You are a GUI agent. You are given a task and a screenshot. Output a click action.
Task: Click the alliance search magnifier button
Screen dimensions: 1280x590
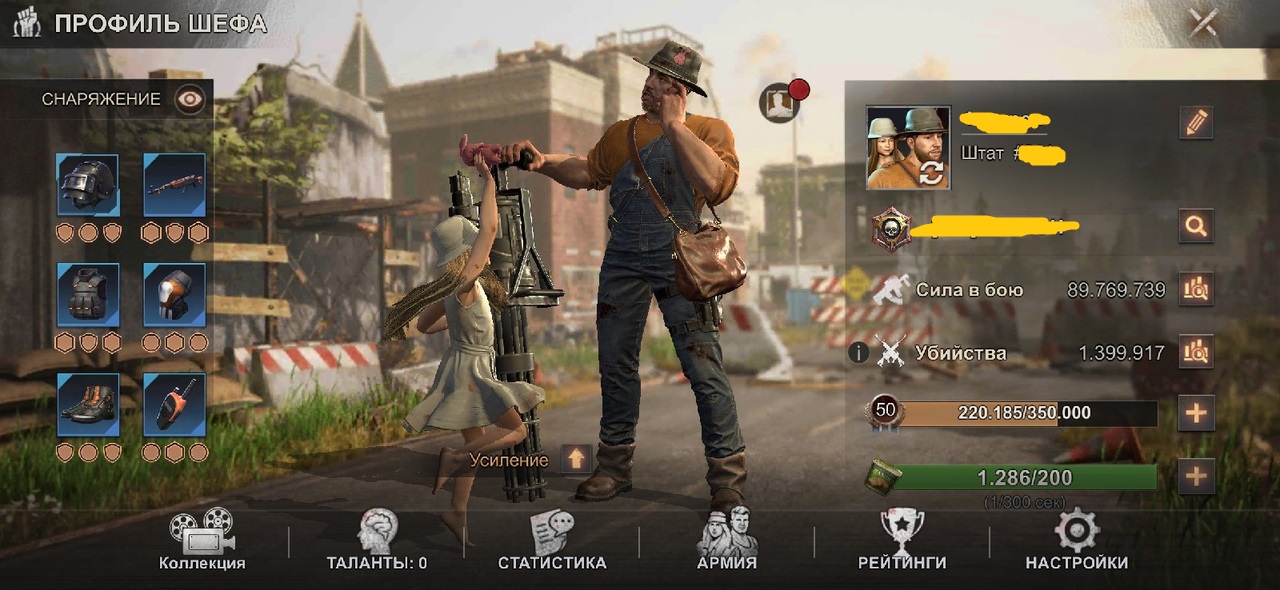[1195, 226]
